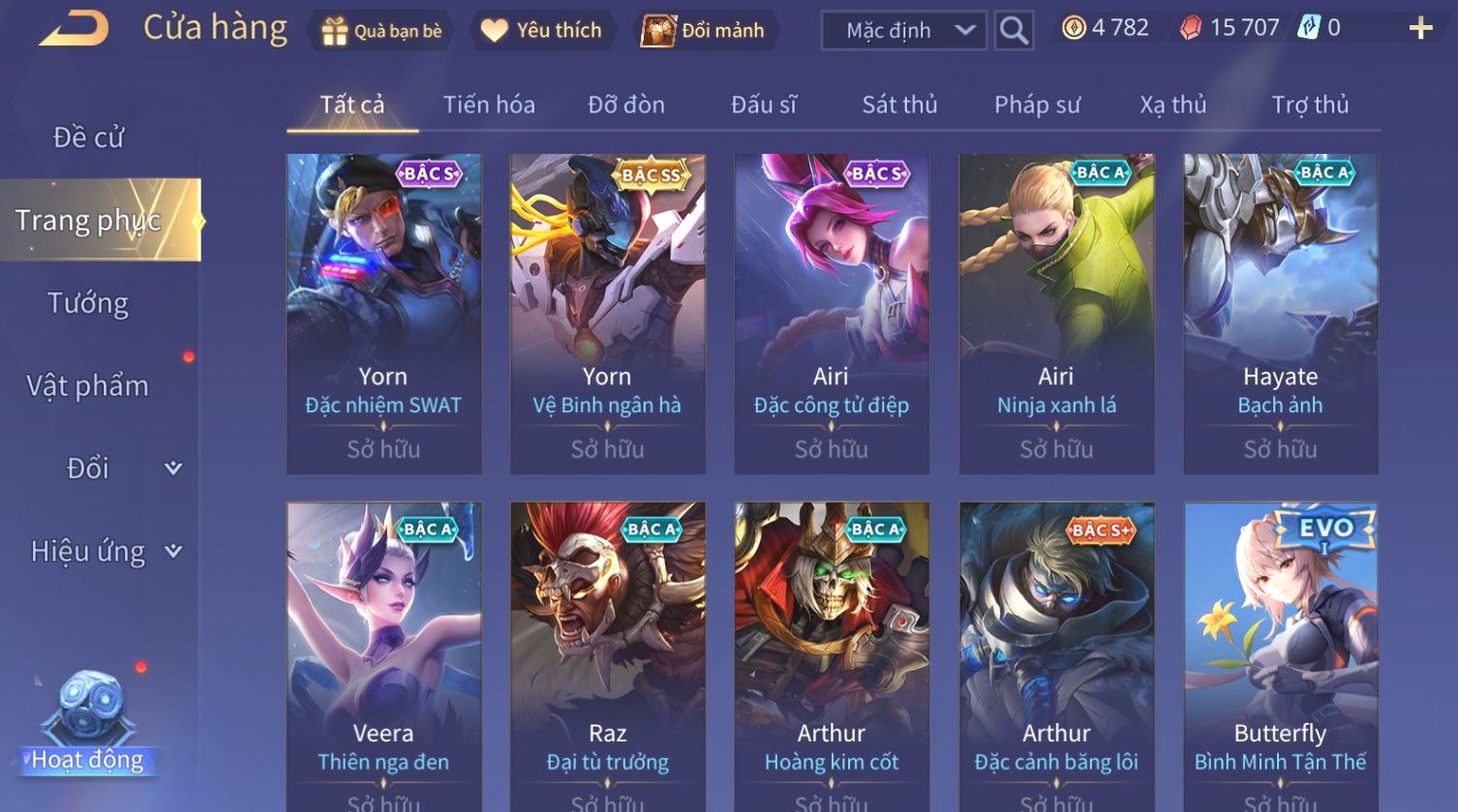The height and width of the screenshot is (812, 1458).
Task: Choose the Butterfly Bình Minh Tận Thế skin
Action: tap(1280, 656)
